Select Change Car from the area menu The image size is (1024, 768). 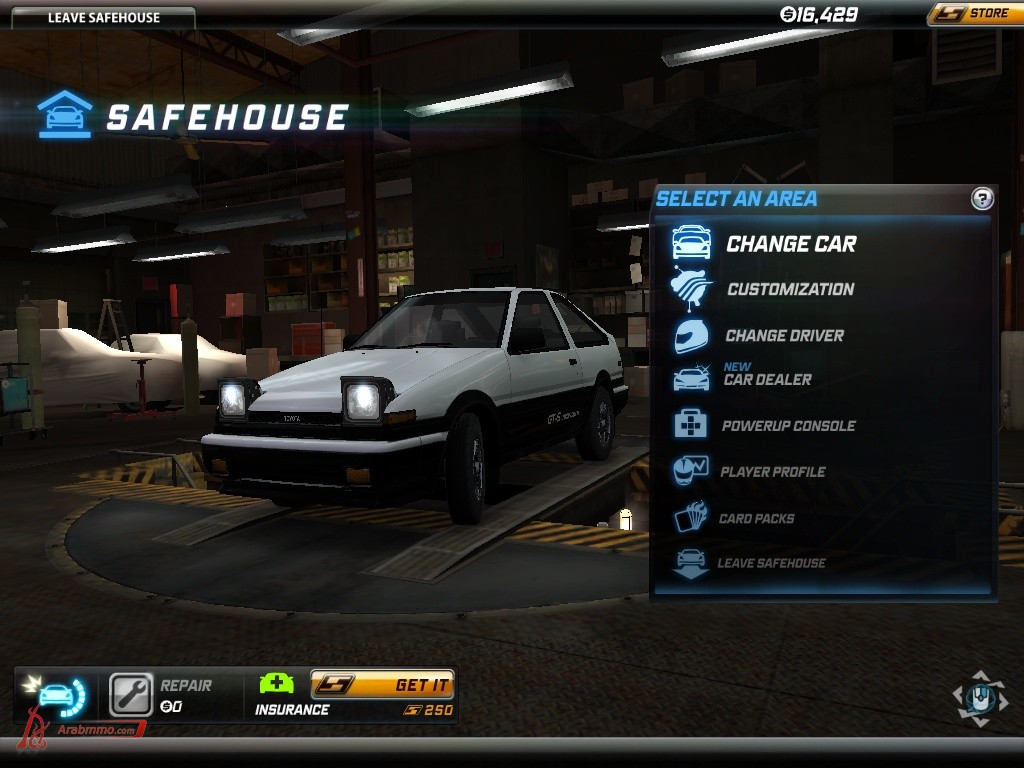(790, 244)
